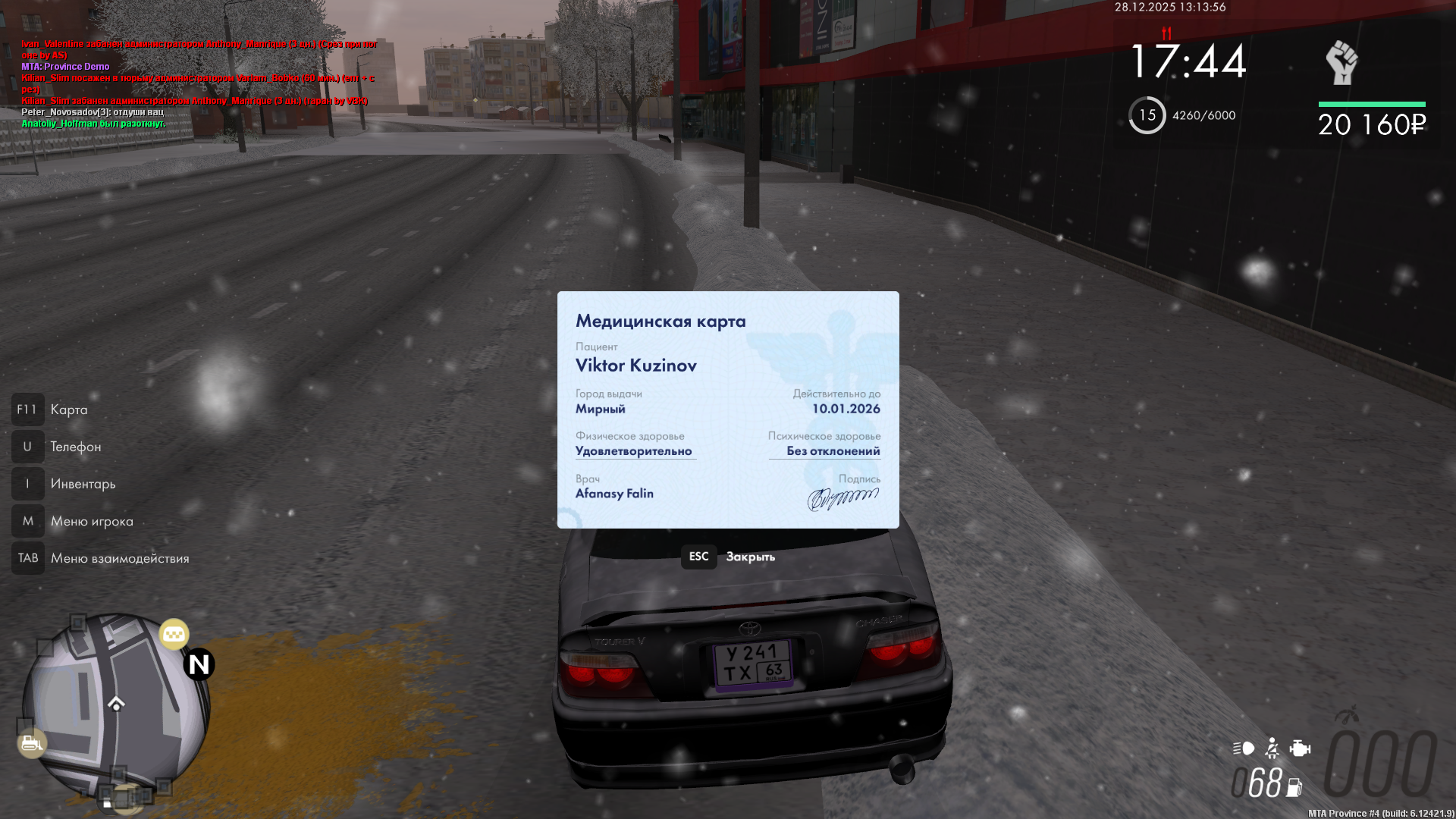This screenshot has height=819, width=1456.
Task: Open the Карта map entry
Action: click(68, 409)
